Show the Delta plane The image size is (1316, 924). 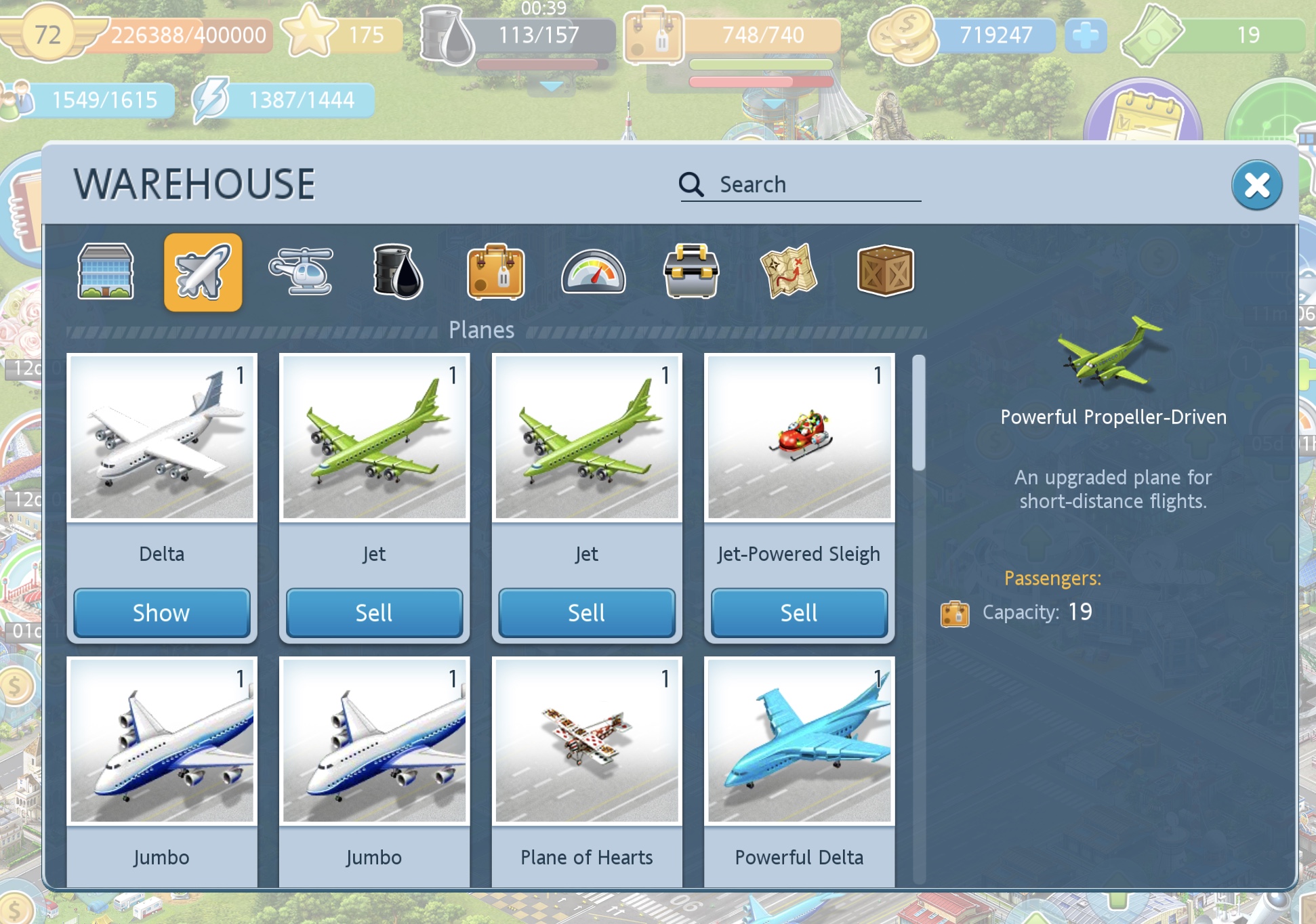click(x=161, y=613)
